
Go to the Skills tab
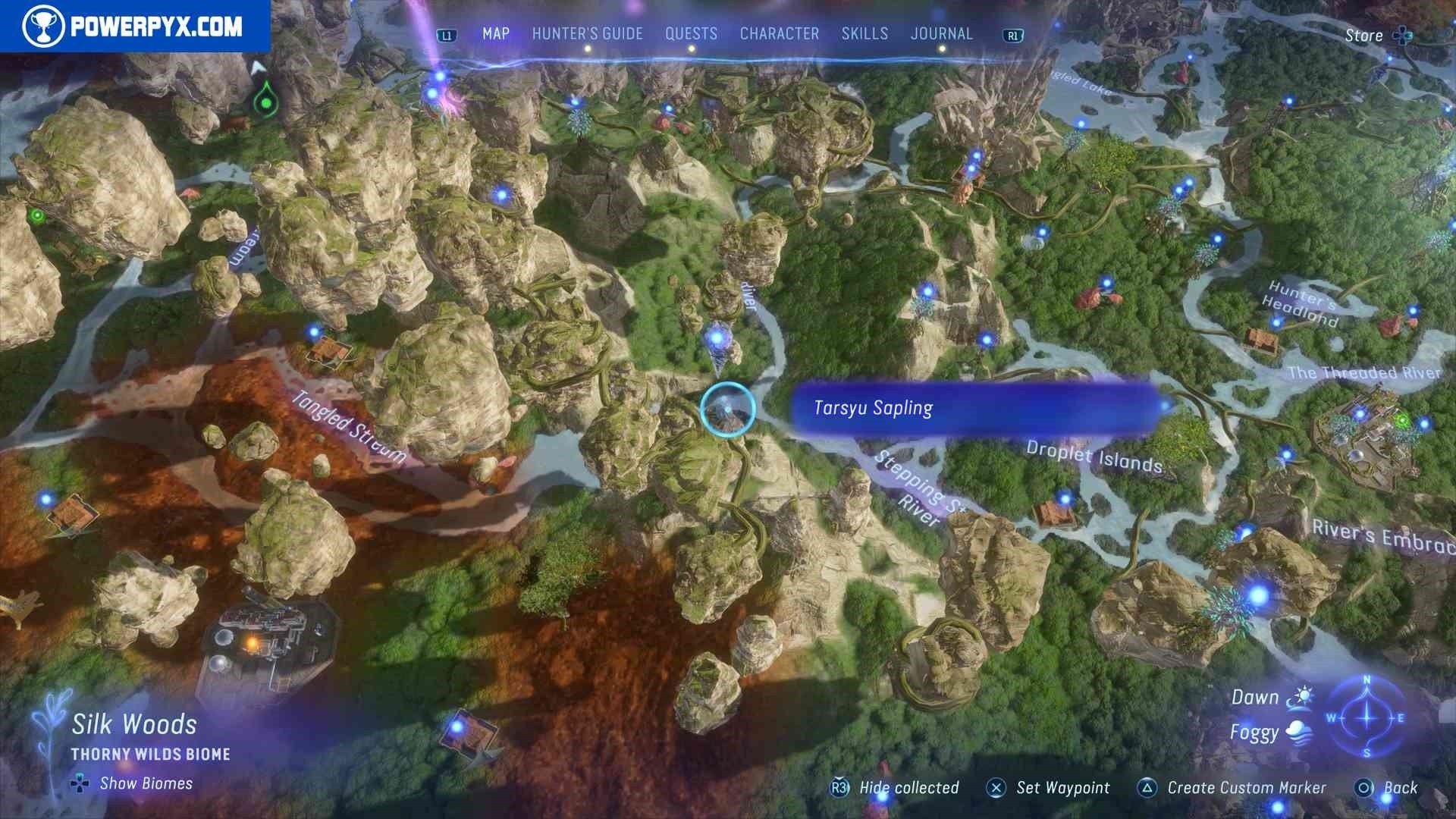tap(864, 34)
